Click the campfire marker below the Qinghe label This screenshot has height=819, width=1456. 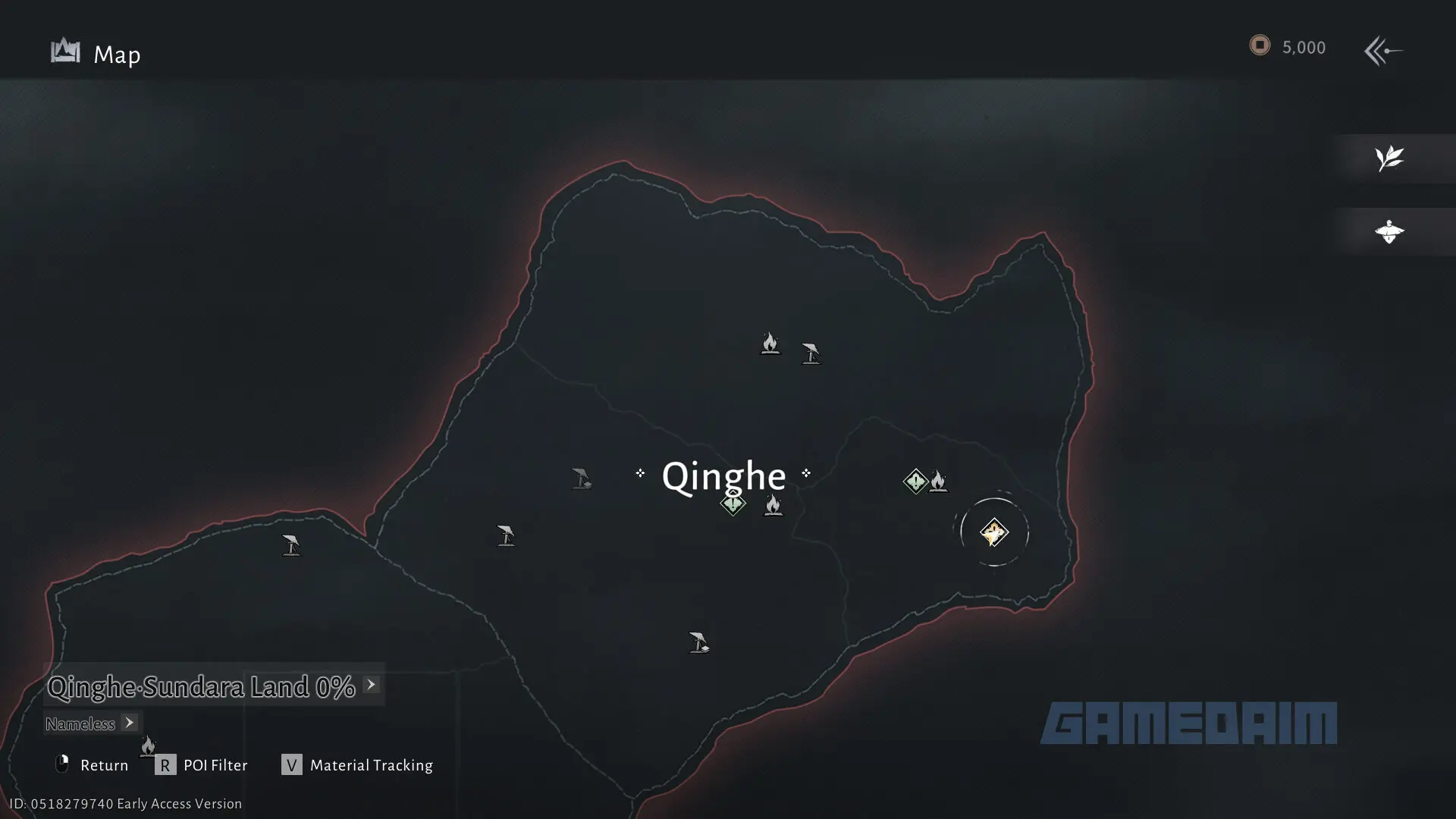773,506
